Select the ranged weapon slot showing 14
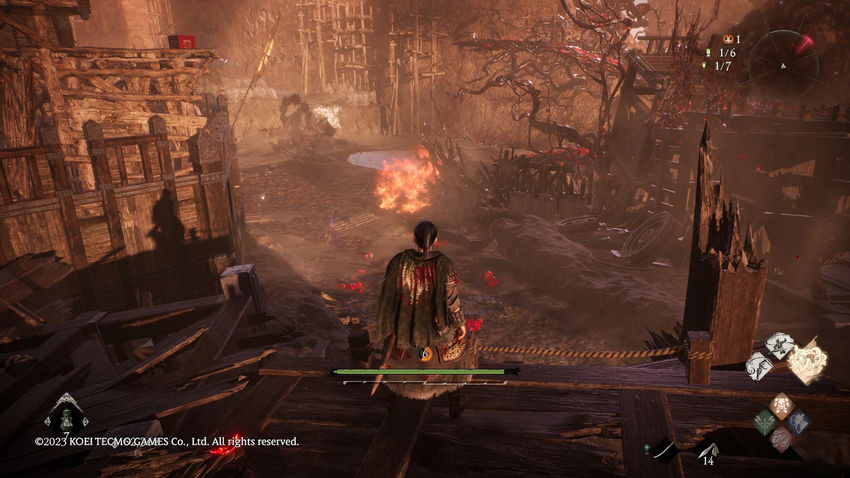Viewport: 850px width, 478px height. [707, 452]
